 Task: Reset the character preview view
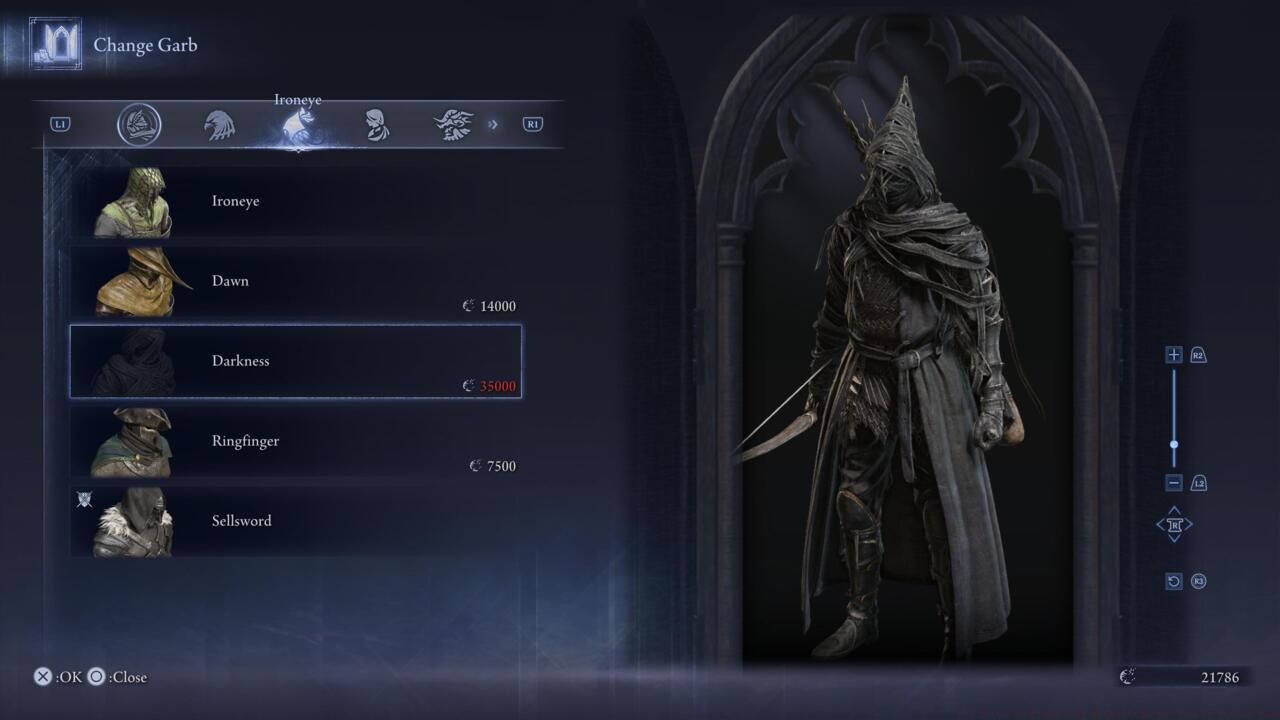coord(1174,581)
